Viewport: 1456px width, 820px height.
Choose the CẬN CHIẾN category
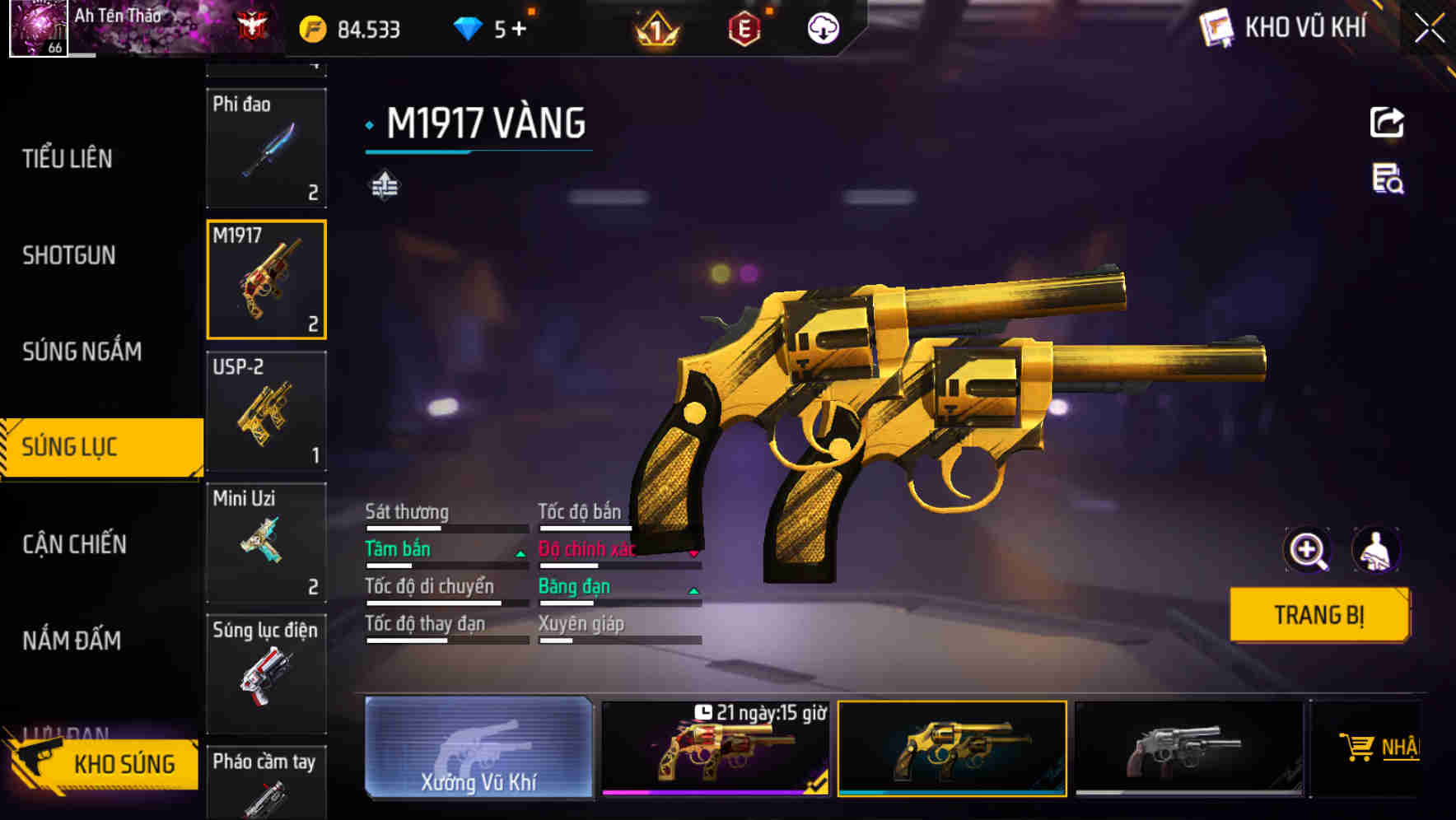(74, 544)
